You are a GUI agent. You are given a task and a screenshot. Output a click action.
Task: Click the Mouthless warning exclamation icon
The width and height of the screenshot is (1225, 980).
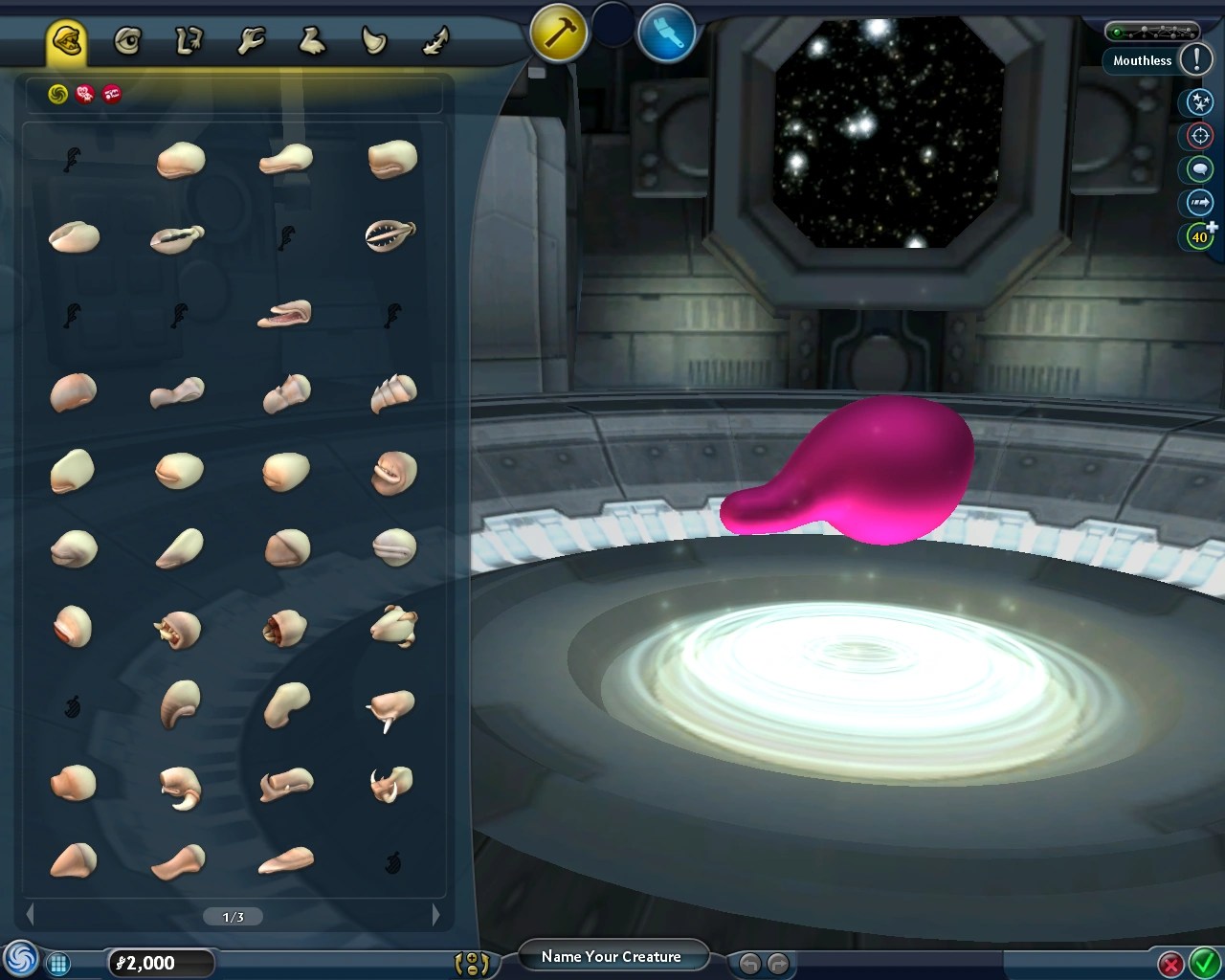1196,60
